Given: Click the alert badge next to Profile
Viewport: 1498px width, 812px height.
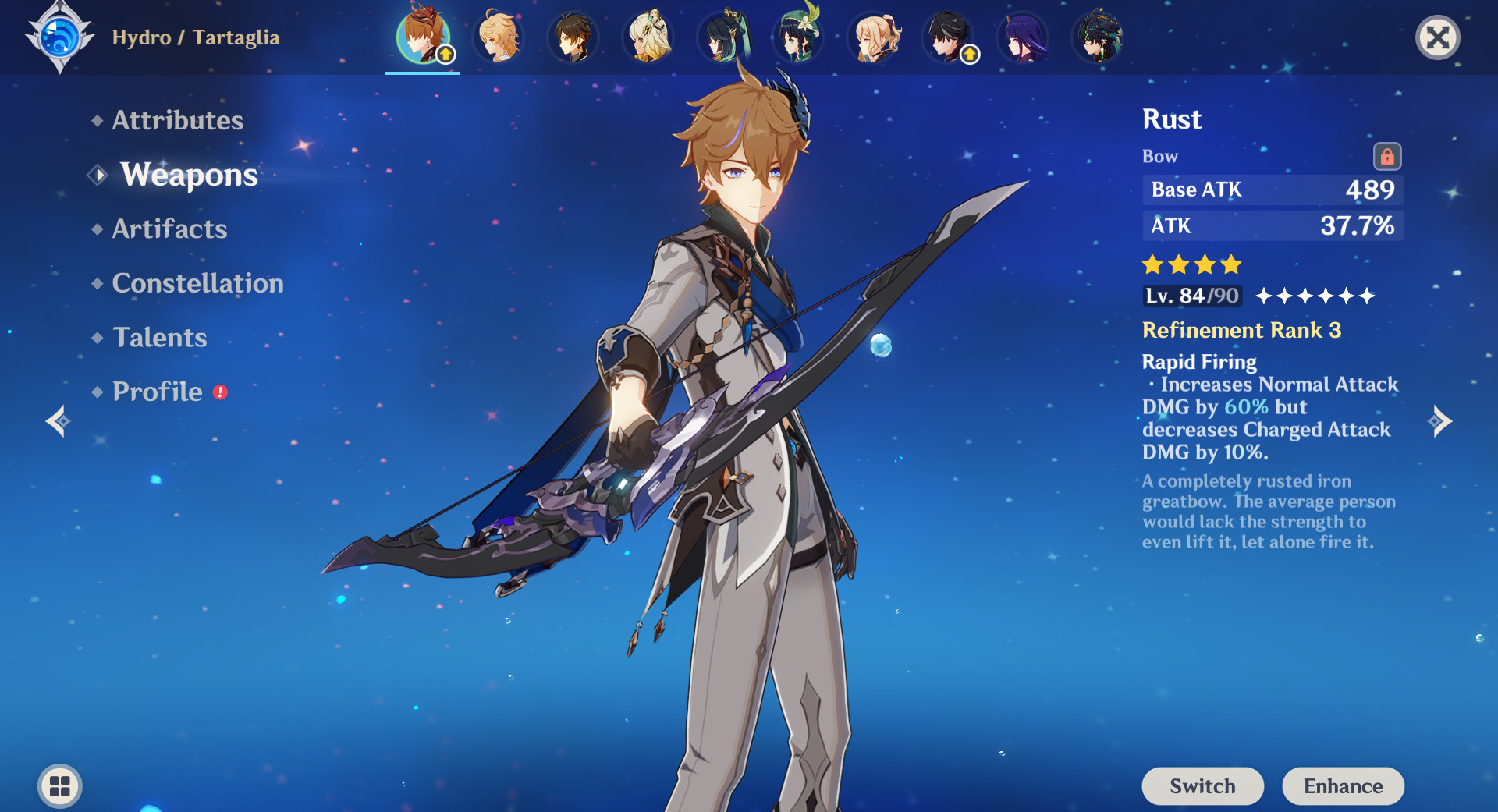Looking at the screenshot, I should 219,393.
